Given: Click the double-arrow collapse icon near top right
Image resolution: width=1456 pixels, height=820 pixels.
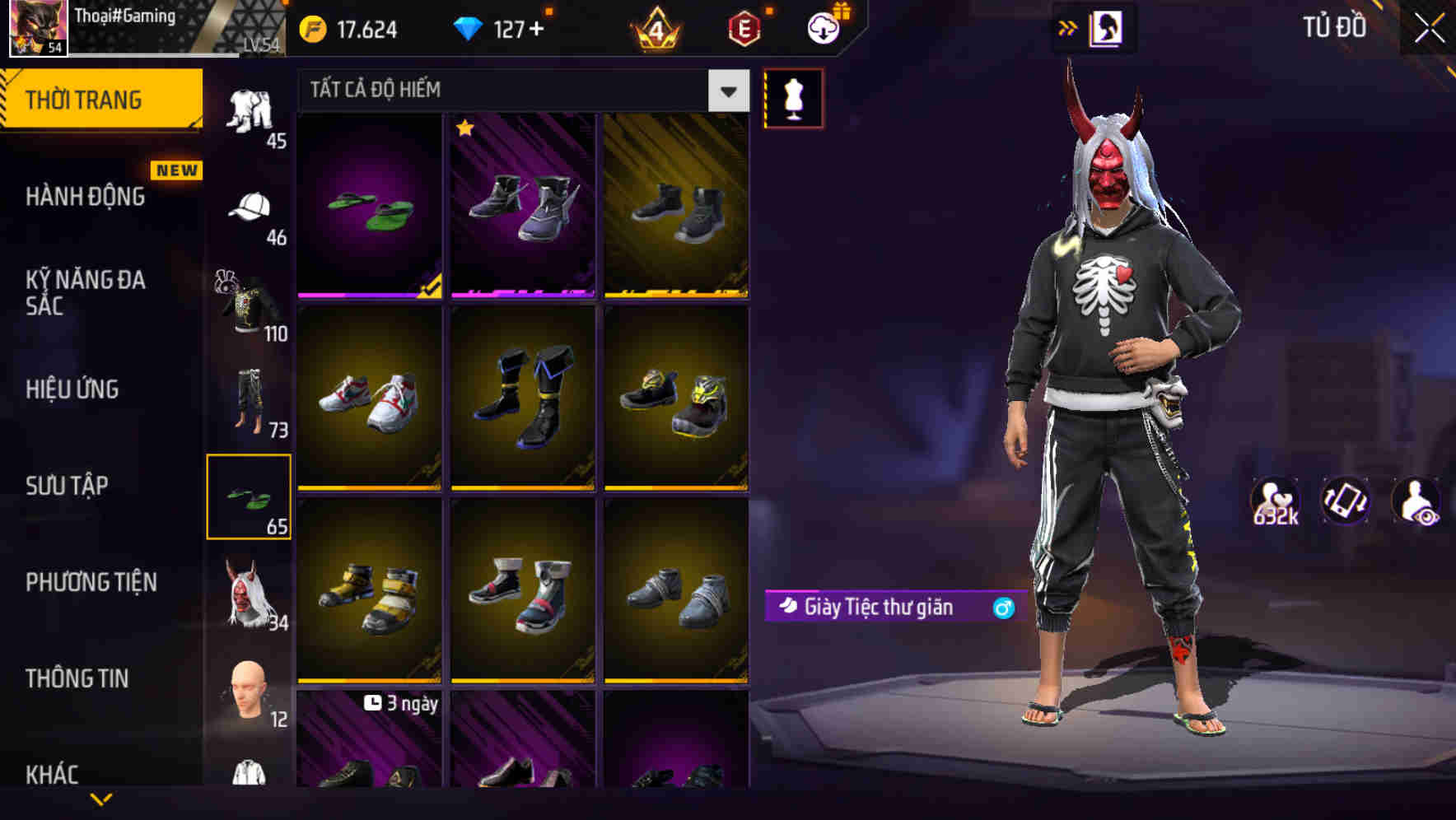Looking at the screenshot, I should pos(1068,27).
